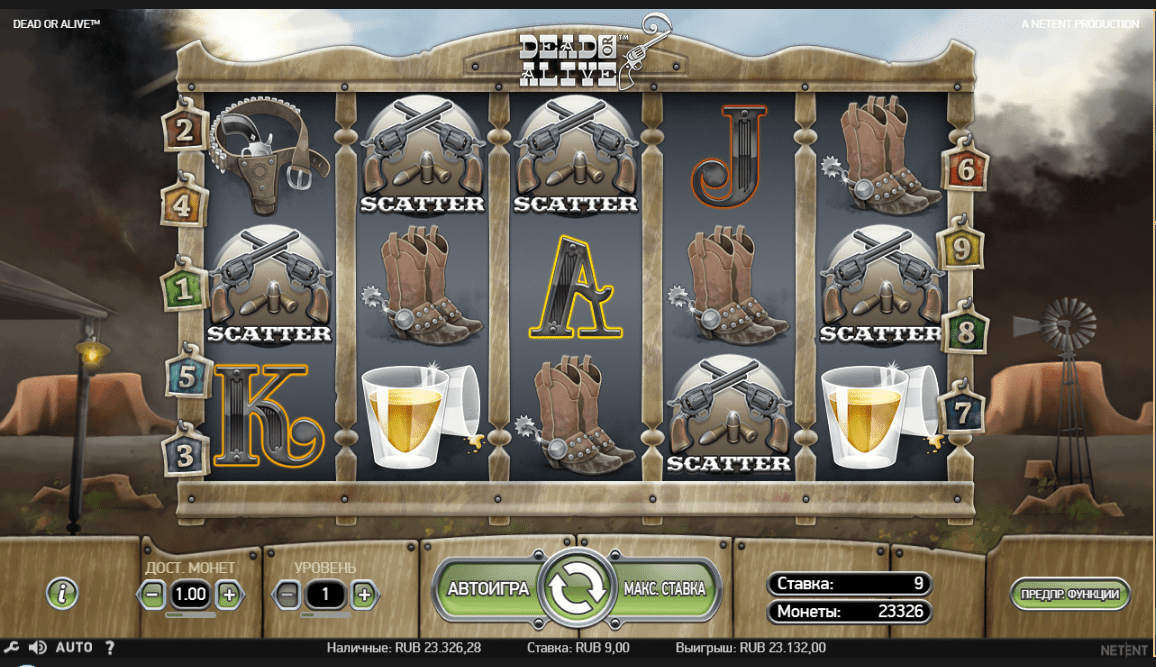The height and width of the screenshot is (667, 1156).
Task: Lower the bet level (УРОВЕНЬ) with minus
Action: click(x=287, y=595)
